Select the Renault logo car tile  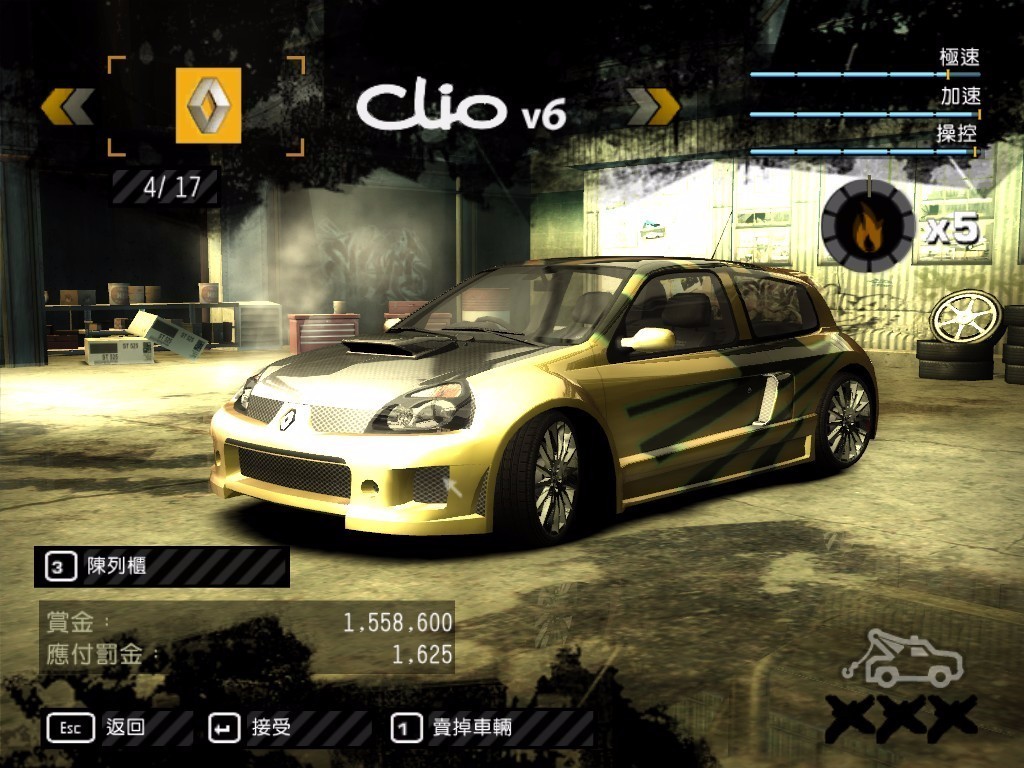pos(208,105)
